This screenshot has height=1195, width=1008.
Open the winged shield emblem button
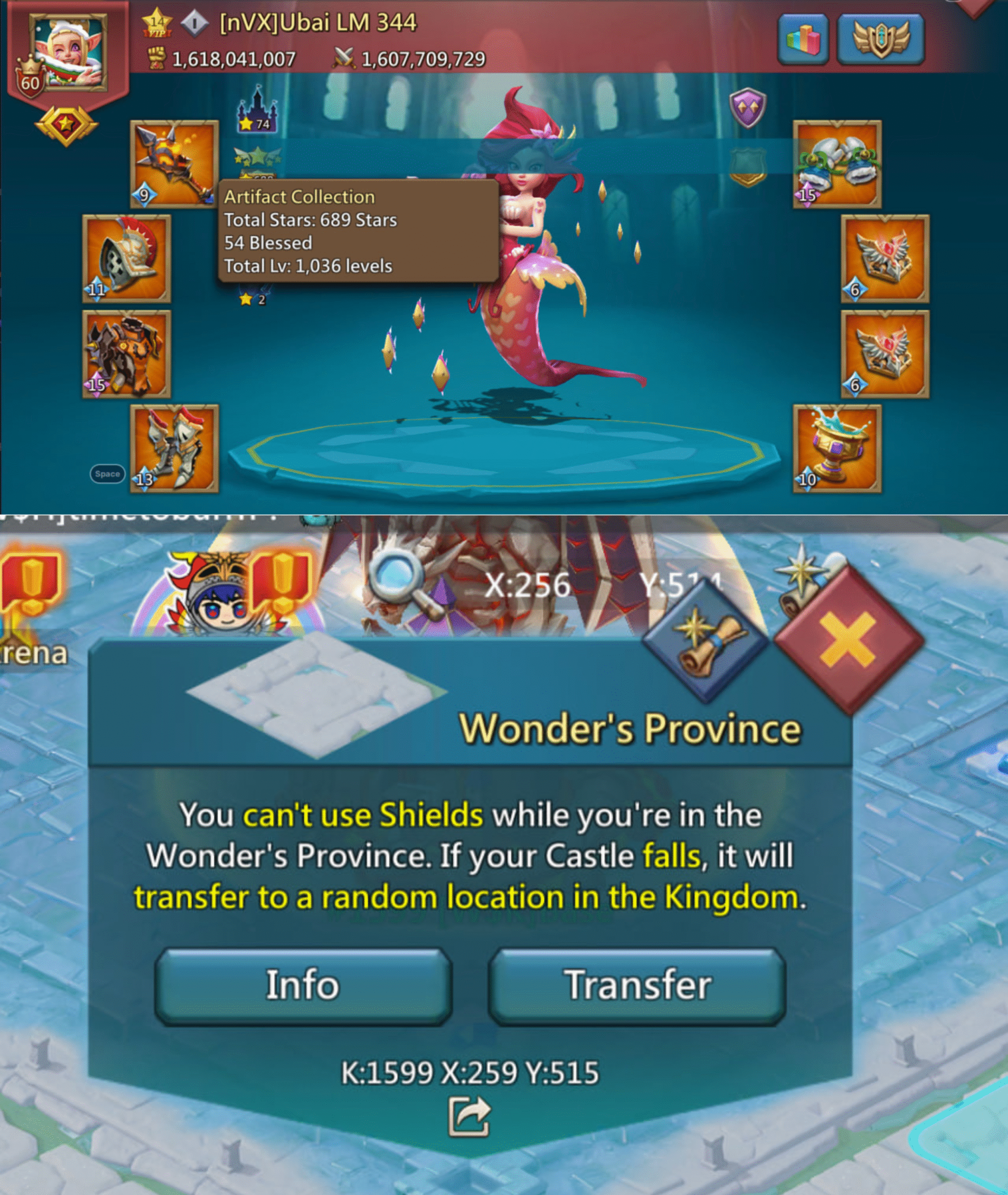pos(881,39)
